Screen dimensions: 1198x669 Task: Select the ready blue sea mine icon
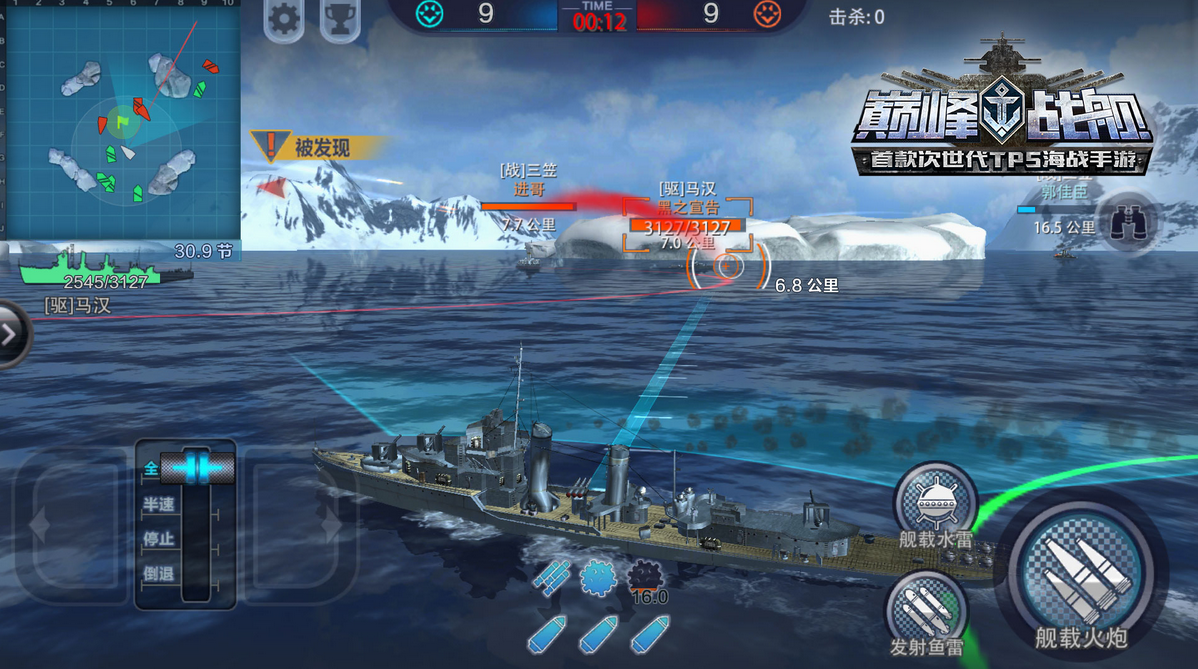pos(599,576)
